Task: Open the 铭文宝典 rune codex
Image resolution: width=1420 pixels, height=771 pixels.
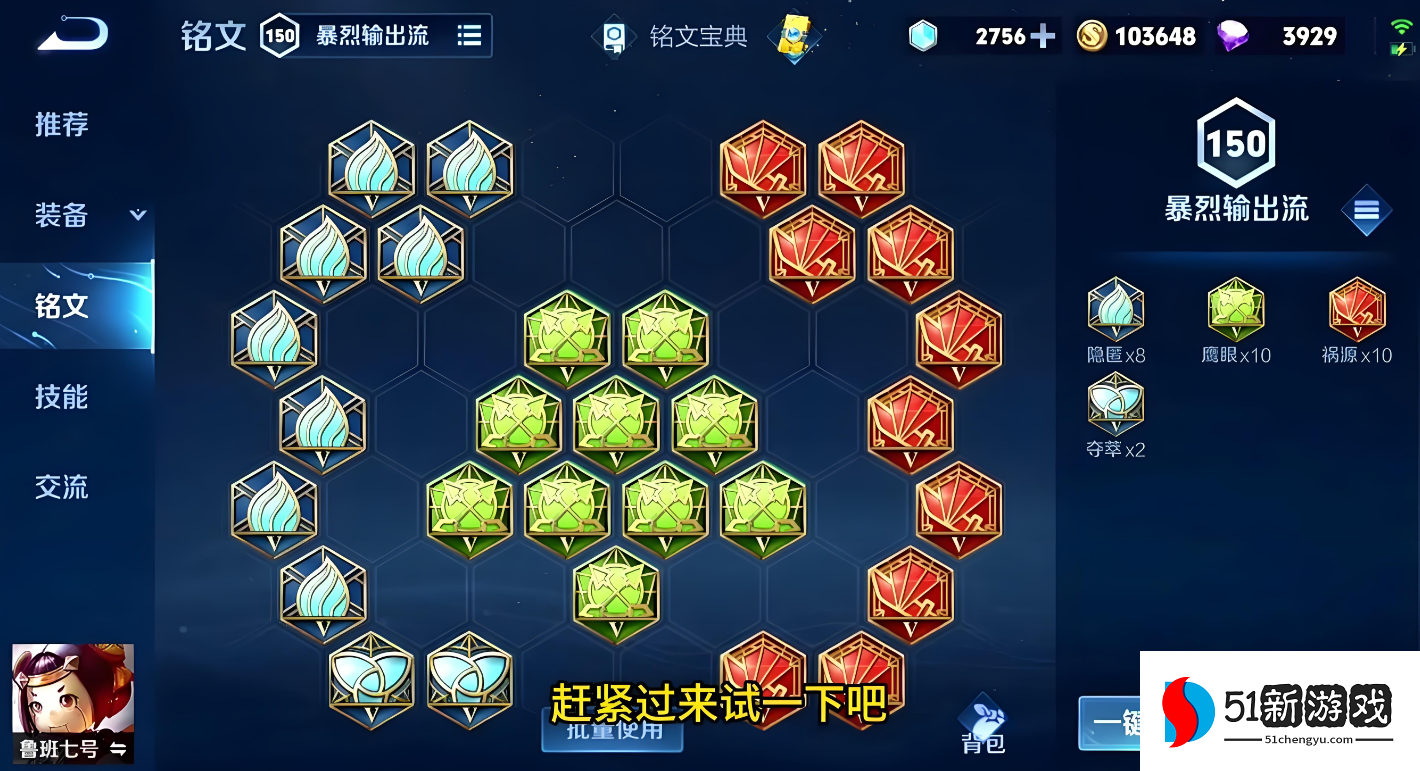Action: (x=698, y=35)
